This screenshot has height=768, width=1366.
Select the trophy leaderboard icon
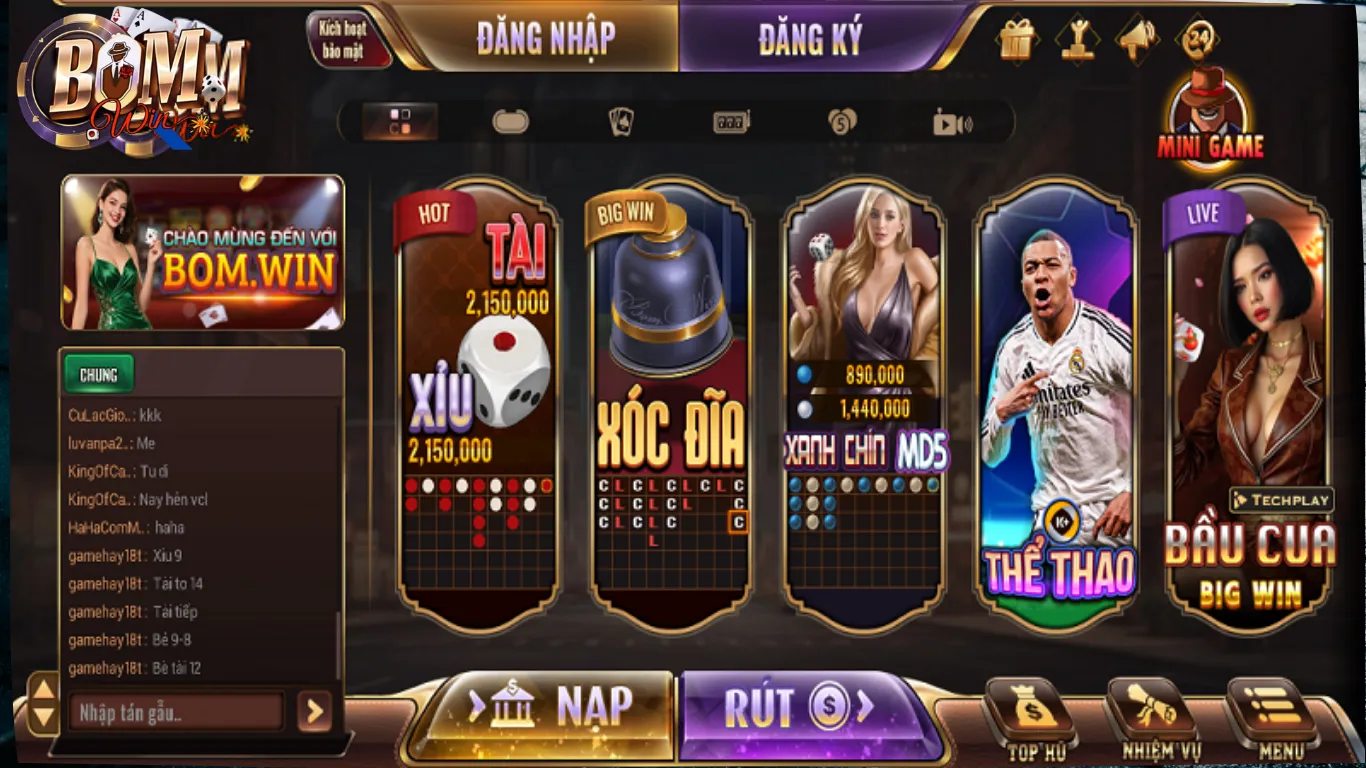coord(1078,40)
